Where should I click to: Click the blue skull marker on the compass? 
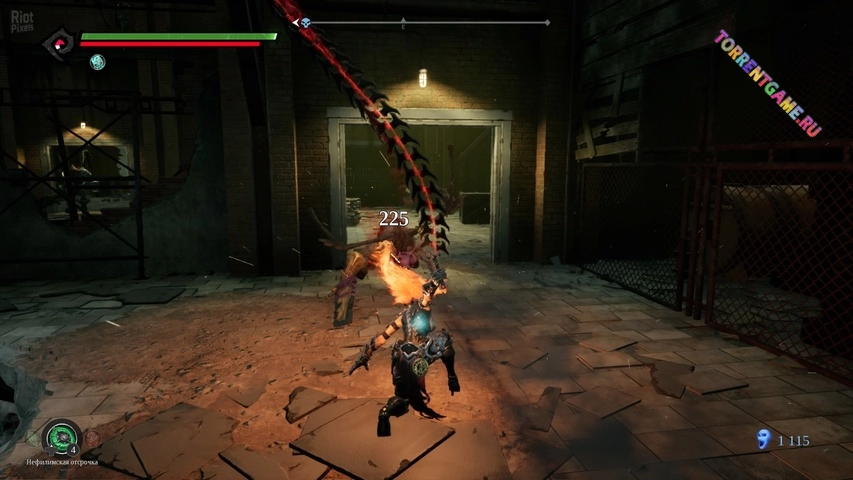tap(306, 22)
